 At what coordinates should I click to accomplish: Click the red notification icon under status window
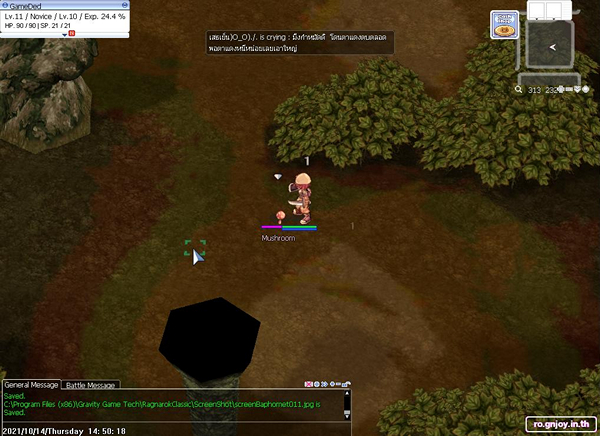tap(71, 33)
